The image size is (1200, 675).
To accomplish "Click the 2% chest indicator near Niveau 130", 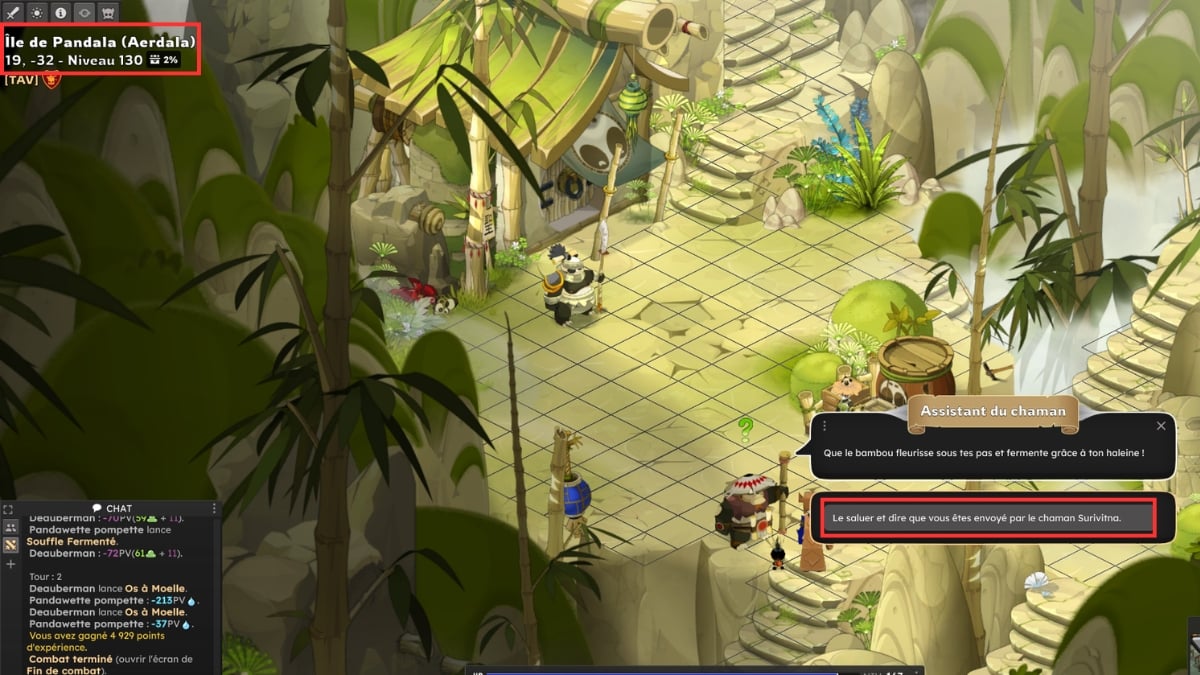I will (x=162, y=60).
